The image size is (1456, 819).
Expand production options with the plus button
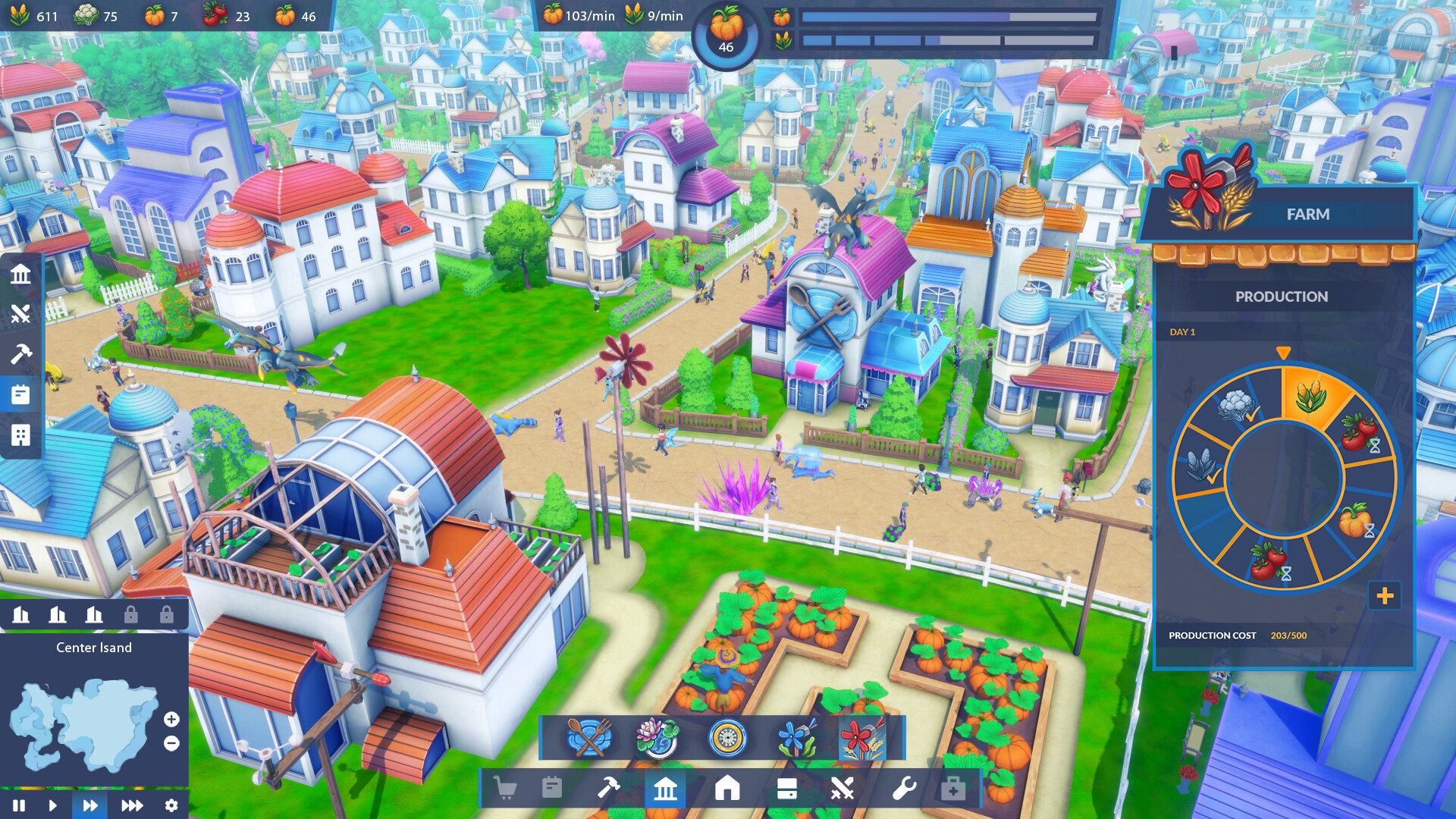point(1386,597)
